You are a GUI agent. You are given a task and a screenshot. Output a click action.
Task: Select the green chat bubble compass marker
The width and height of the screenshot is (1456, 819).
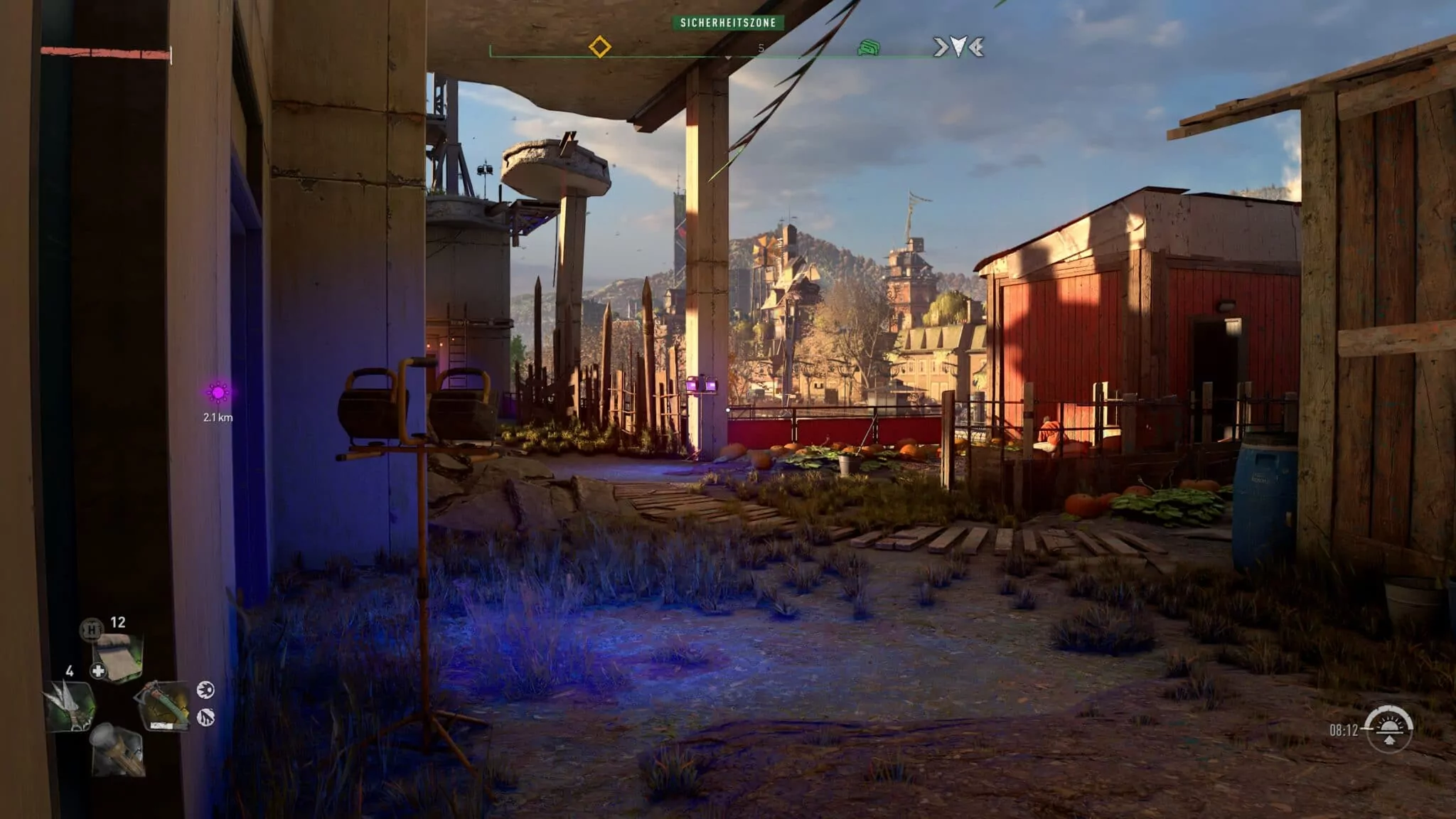[x=868, y=48]
